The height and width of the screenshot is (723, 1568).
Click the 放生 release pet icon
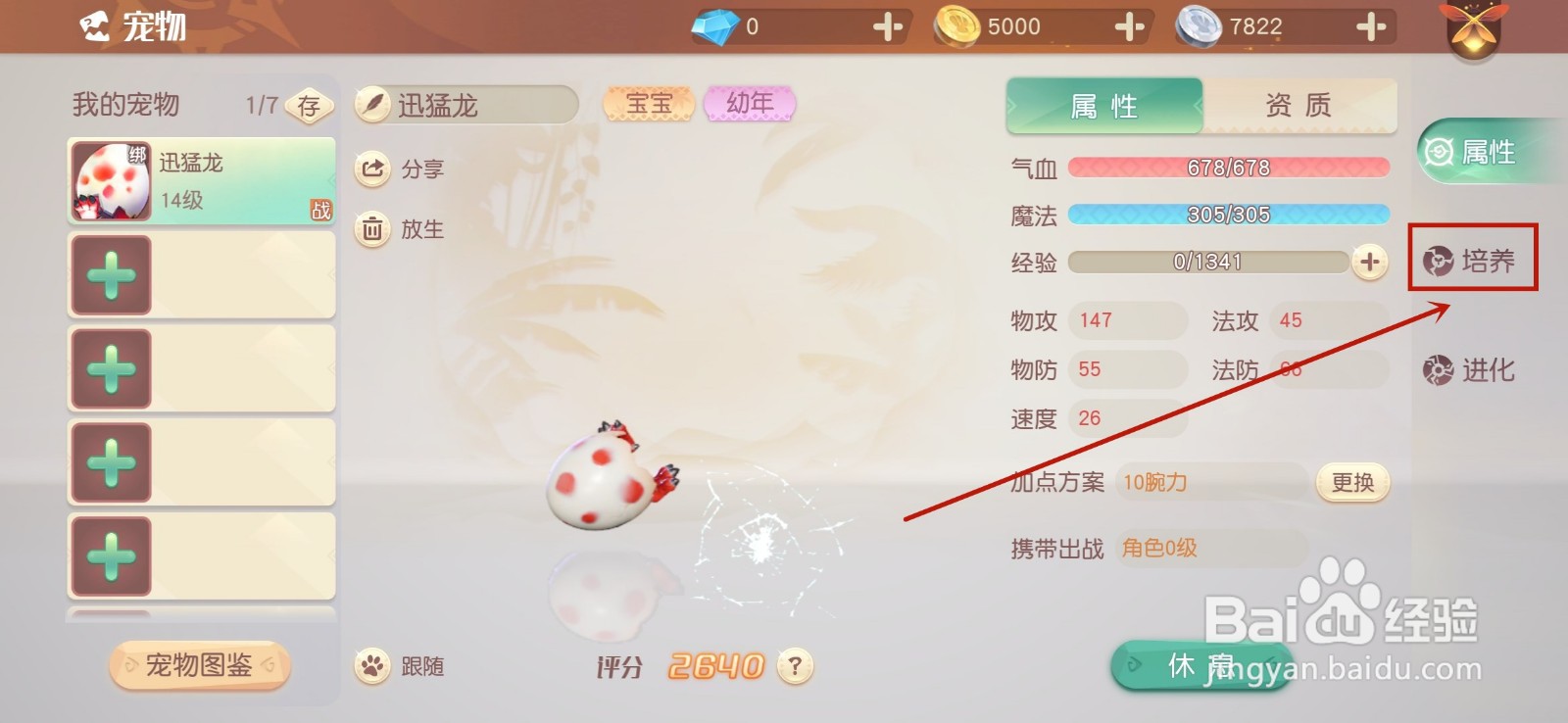372,229
